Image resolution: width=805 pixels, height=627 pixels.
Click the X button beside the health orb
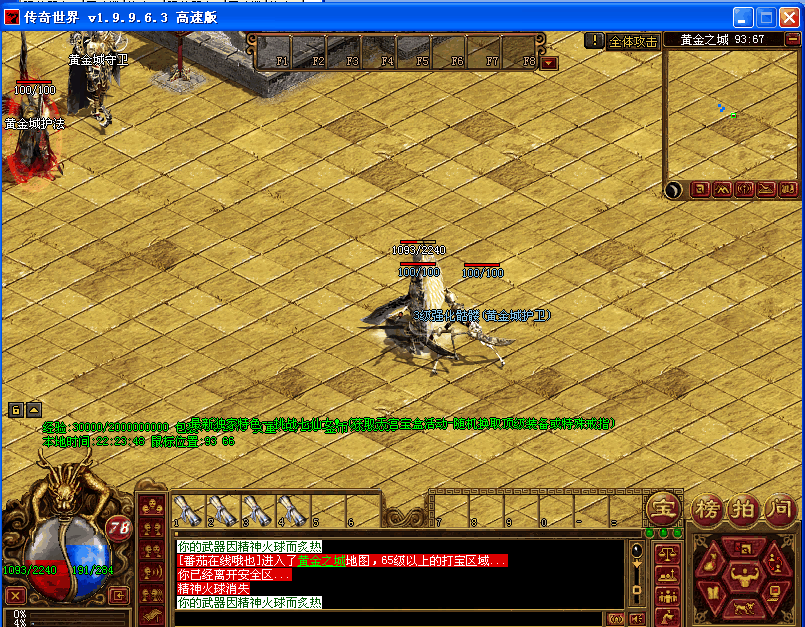[x=15, y=596]
